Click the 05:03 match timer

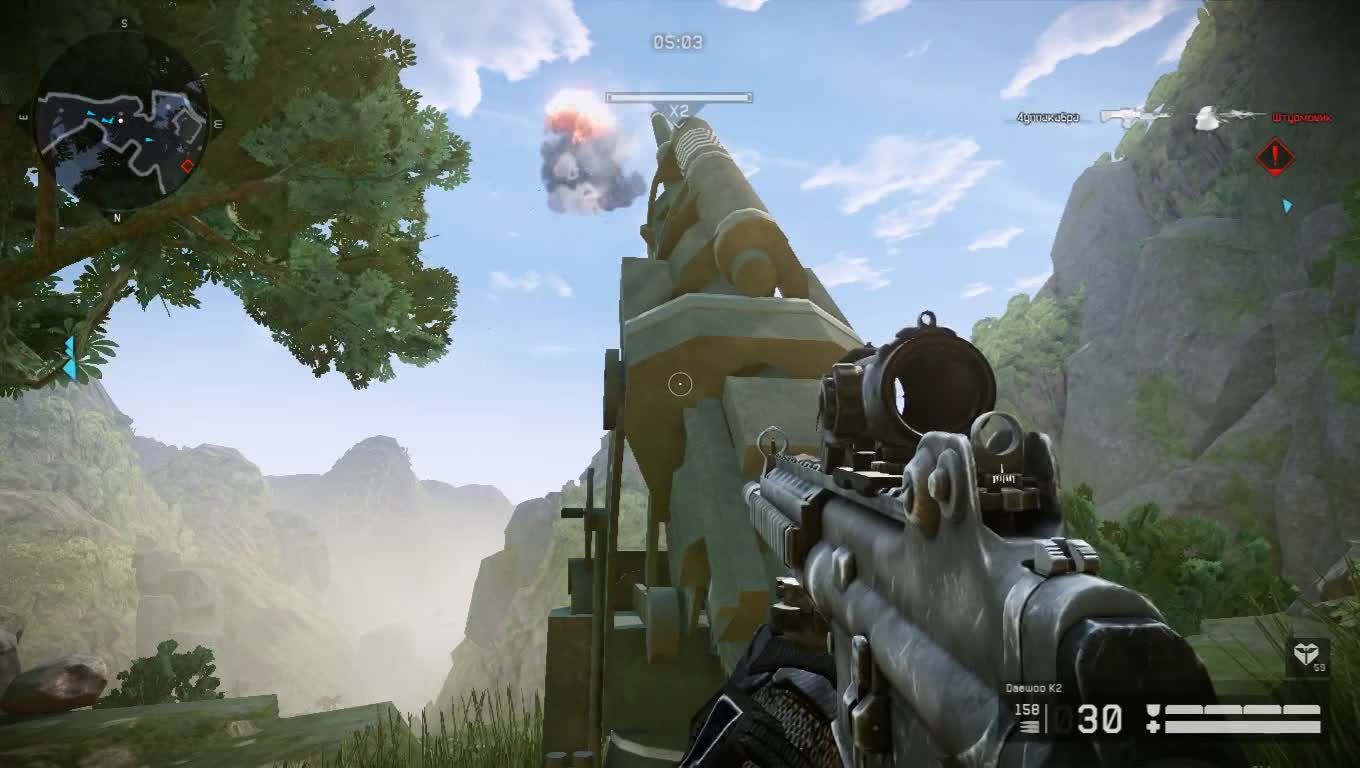pyautogui.click(x=678, y=42)
